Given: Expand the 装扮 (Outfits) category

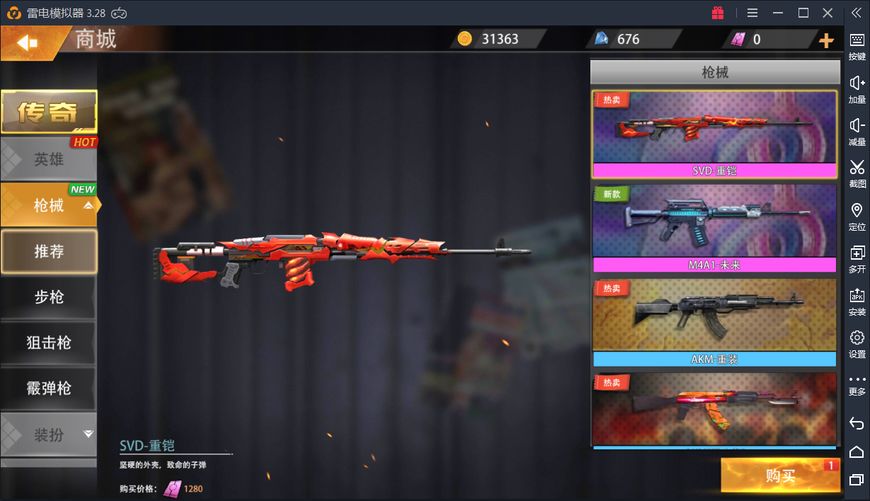Looking at the screenshot, I should tap(49, 434).
